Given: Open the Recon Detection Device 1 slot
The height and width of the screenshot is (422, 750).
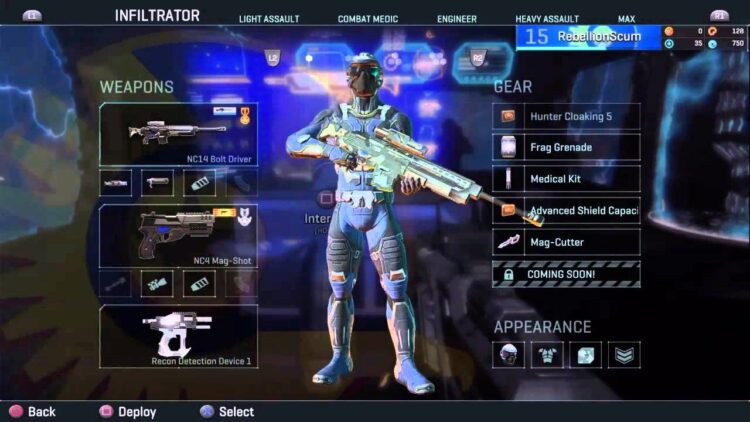Looking at the screenshot, I should (x=178, y=334).
